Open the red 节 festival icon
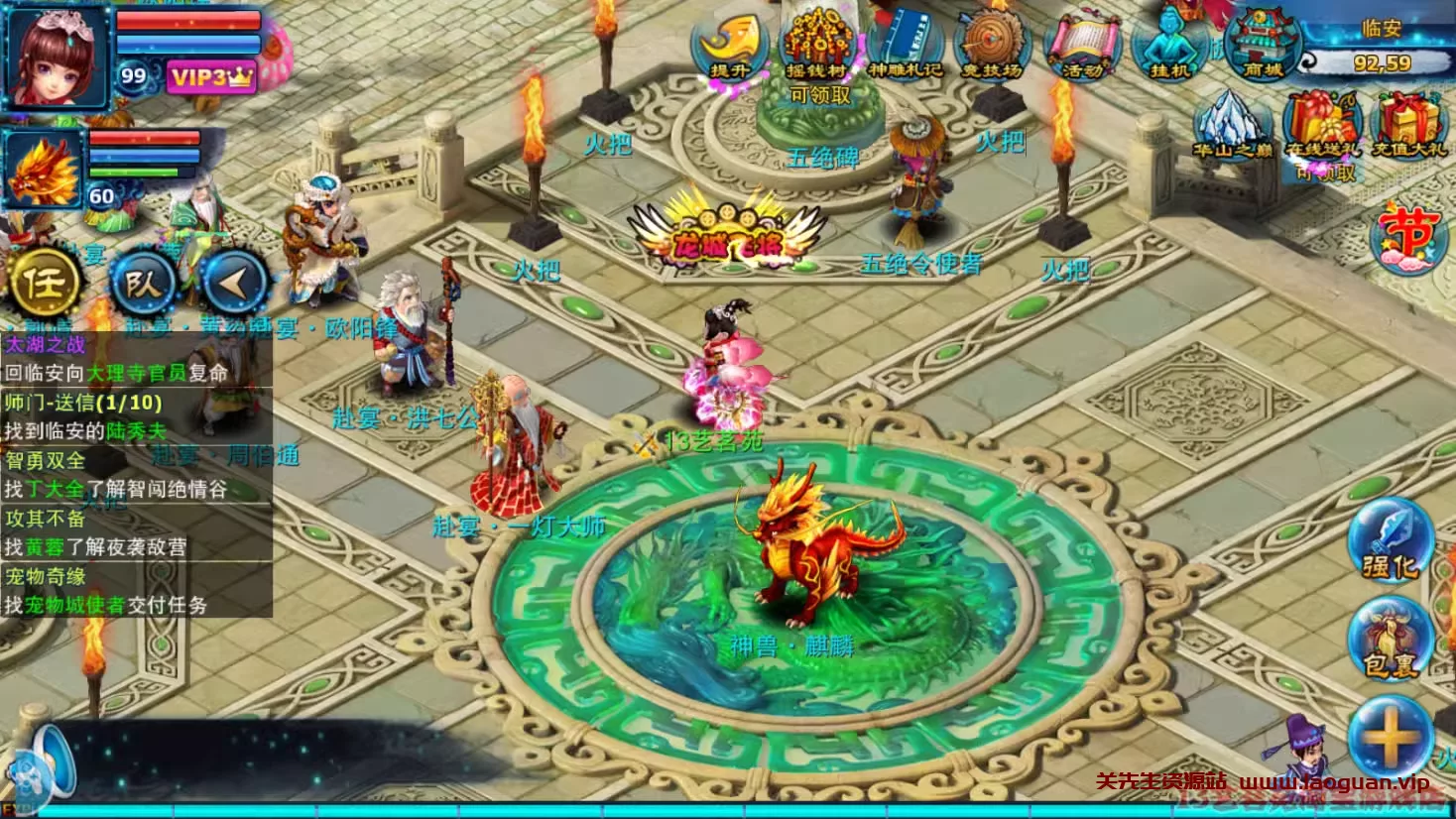 1408,238
